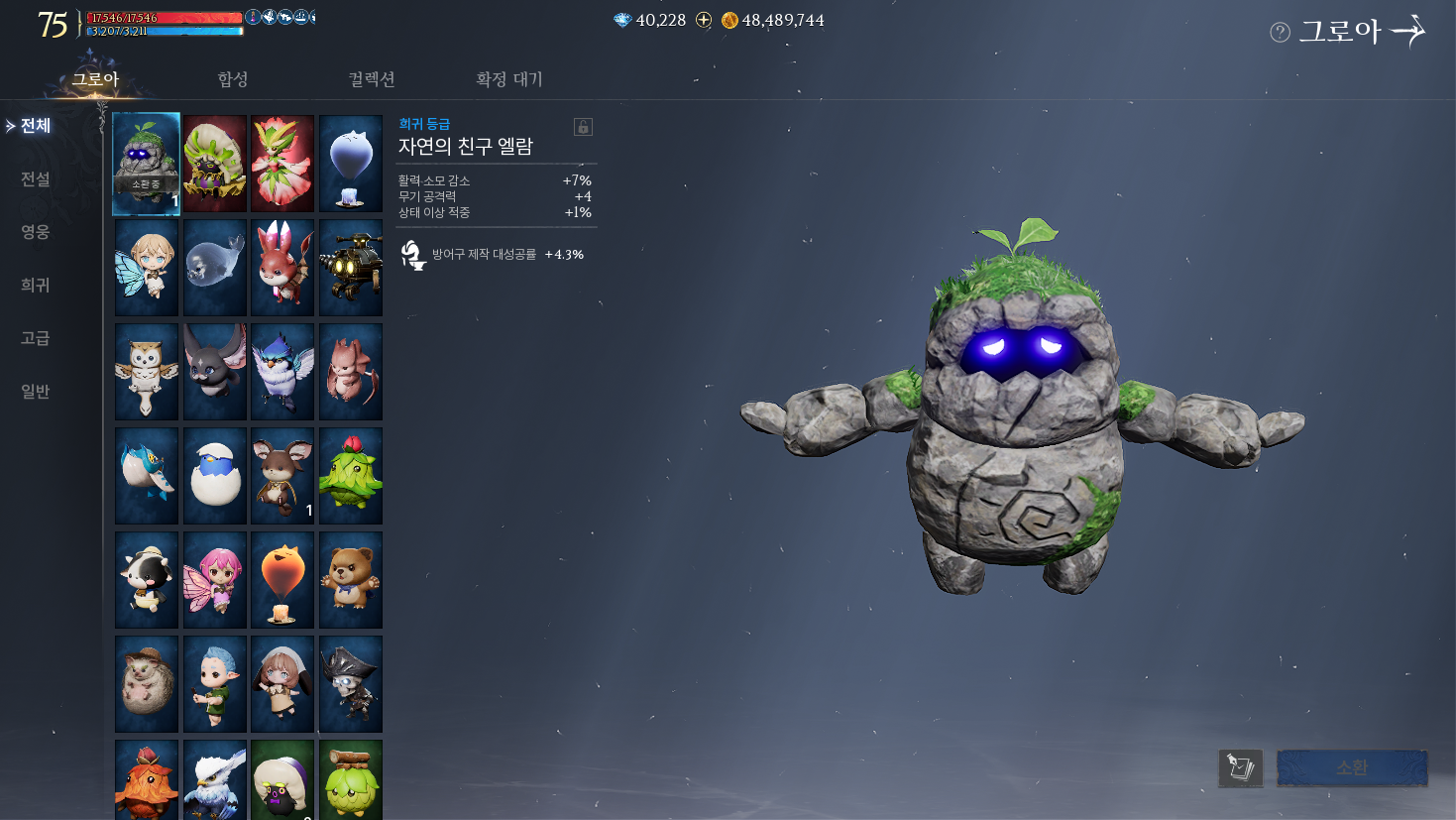The width and height of the screenshot is (1456, 820).
Task: Select the hedgehog Groa thumbnail
Action: [x=147, y=684]
